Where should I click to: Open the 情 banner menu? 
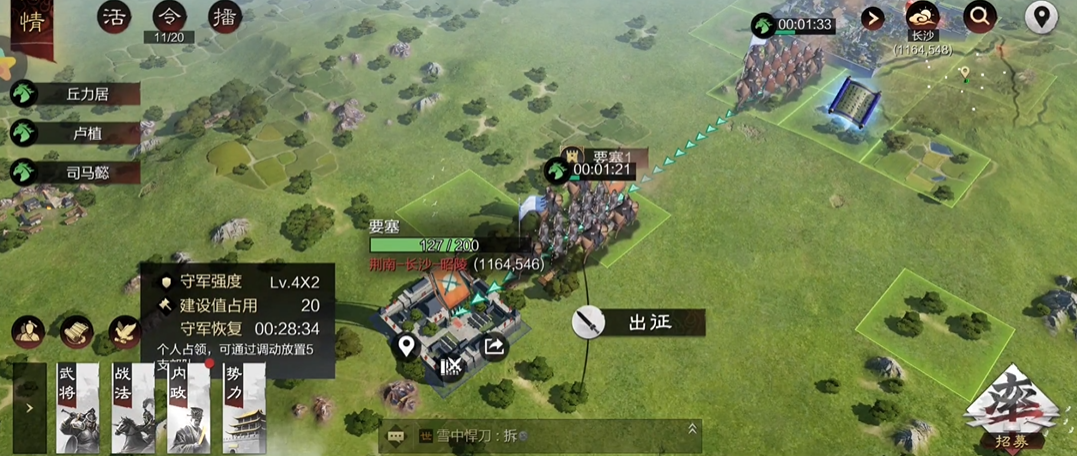point(30,22)
